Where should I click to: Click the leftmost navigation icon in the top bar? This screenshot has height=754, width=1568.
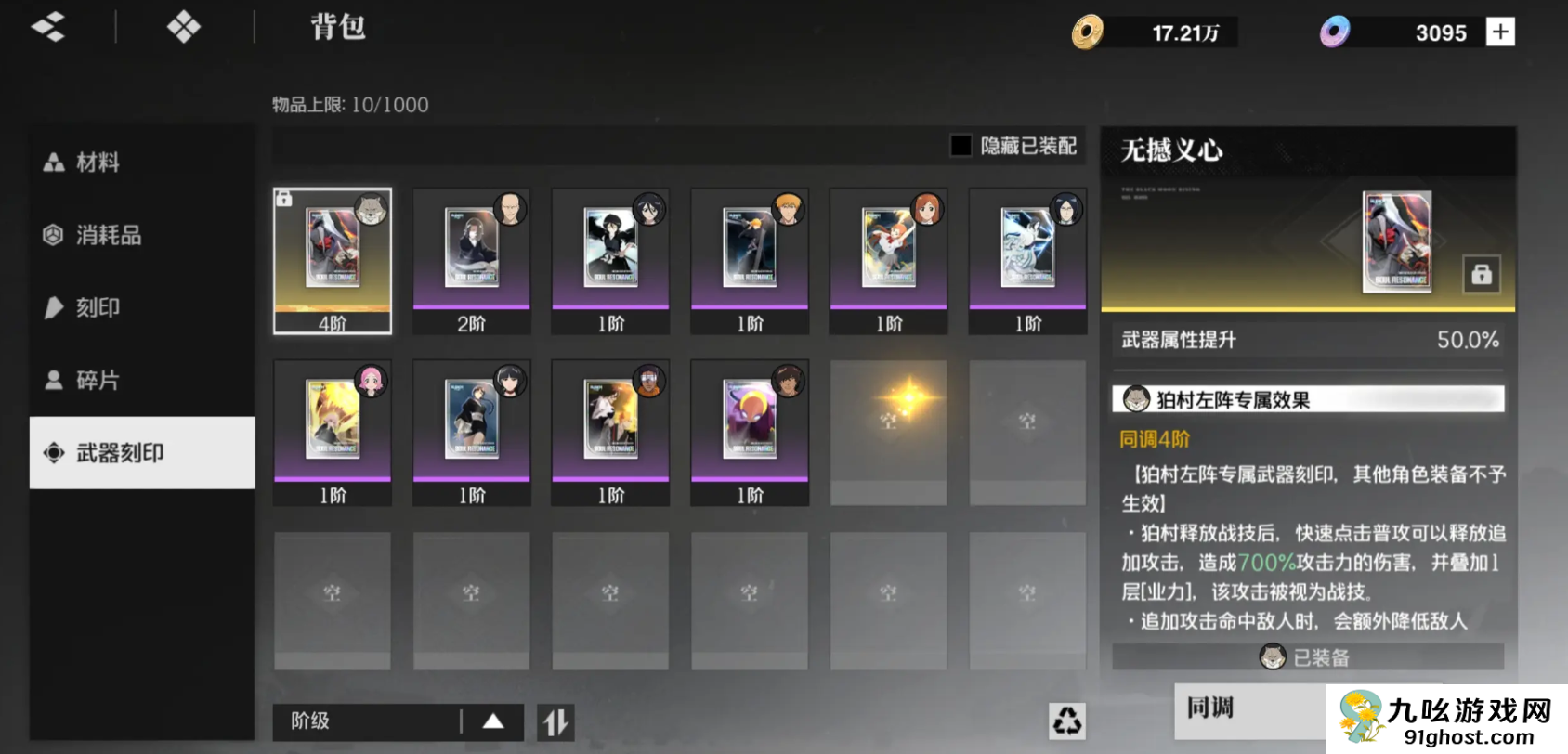pyautogui.click(x=48, y=28)
